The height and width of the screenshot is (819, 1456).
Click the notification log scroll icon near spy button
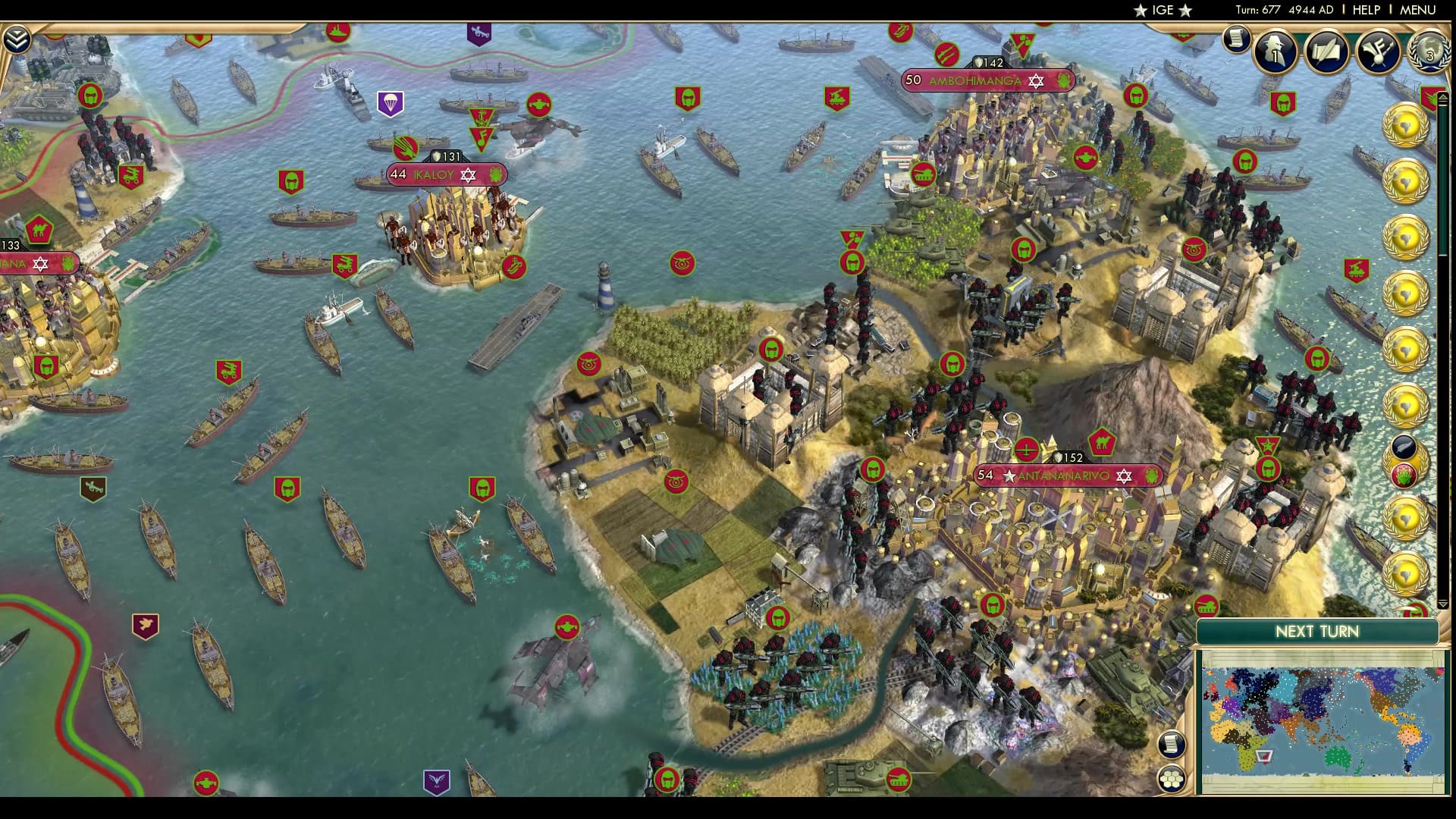[x=1235, y=36]
